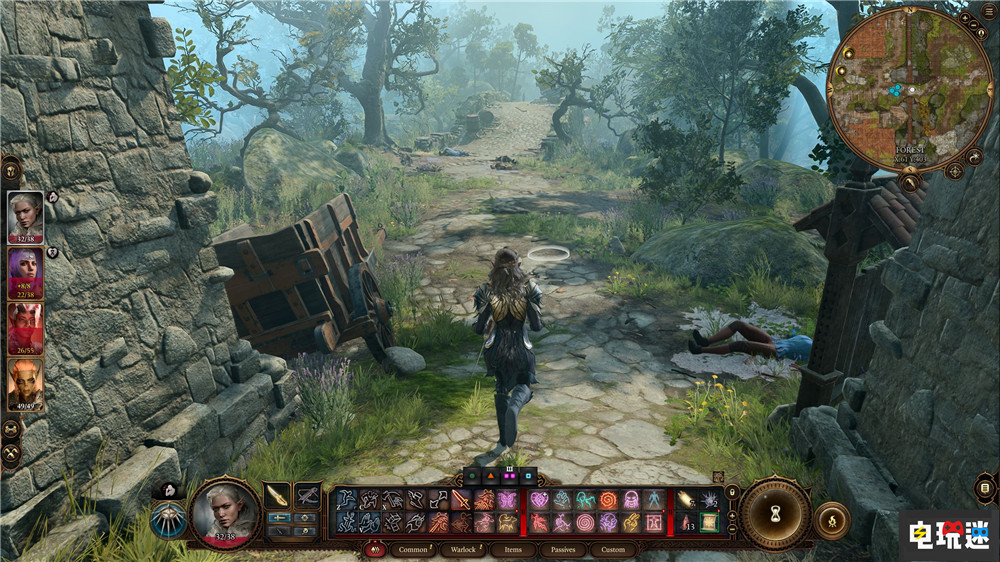Click the hourglass end turn button

tap(775, 513)
